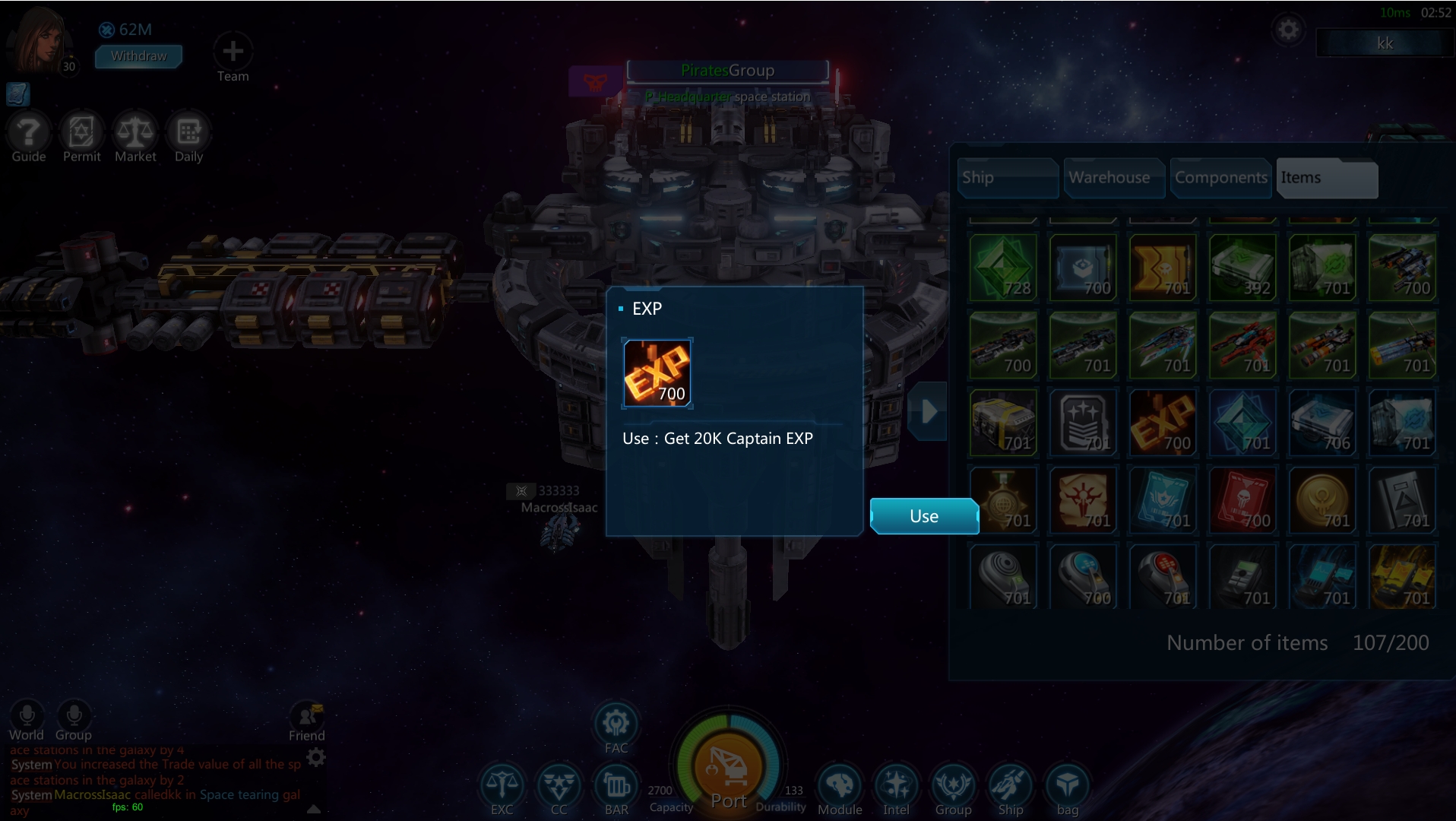Open the Module menu
The image size is (1456, 821).
click(x=840, y=787)
